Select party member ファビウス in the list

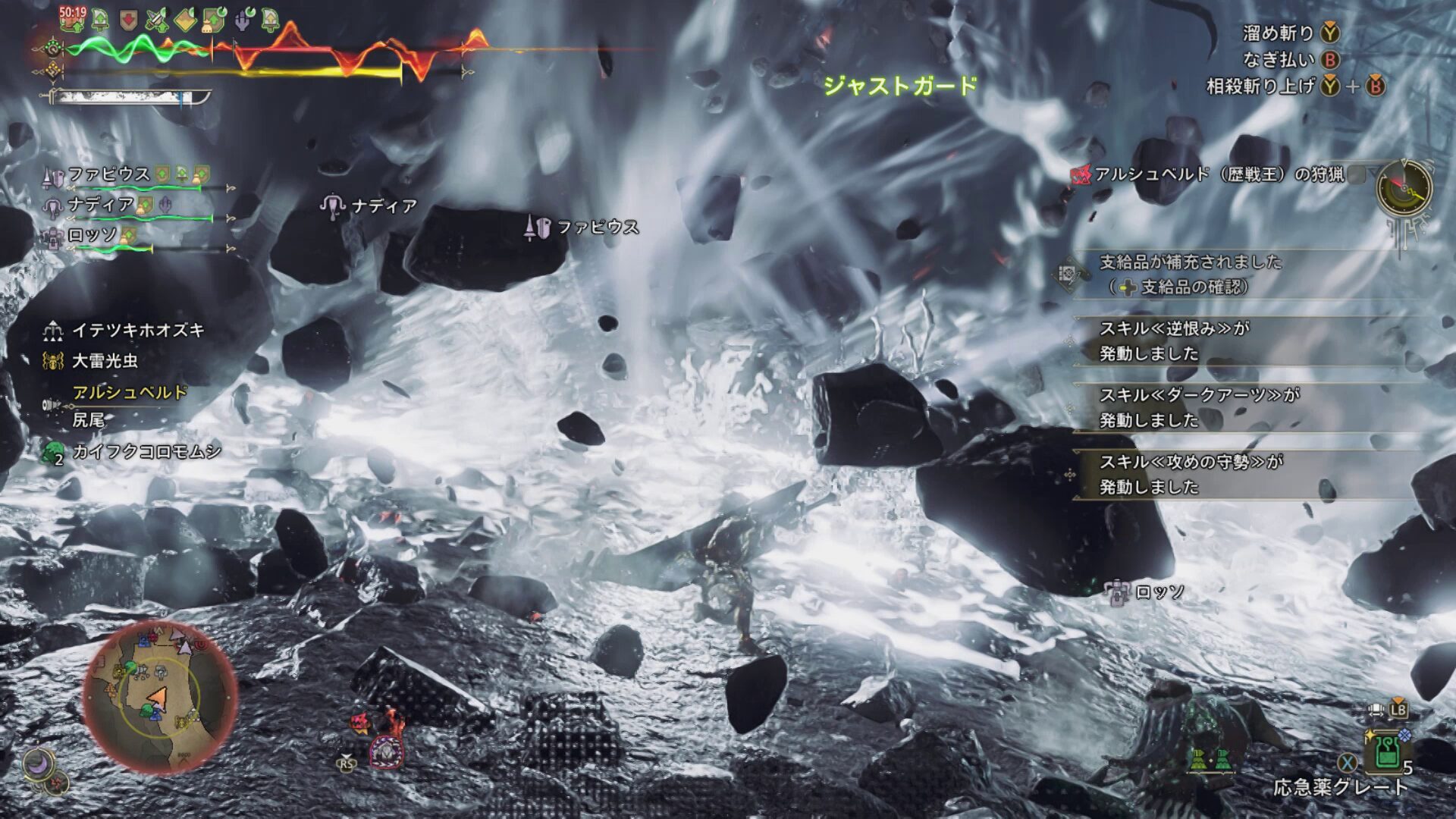tap(109, 174)
